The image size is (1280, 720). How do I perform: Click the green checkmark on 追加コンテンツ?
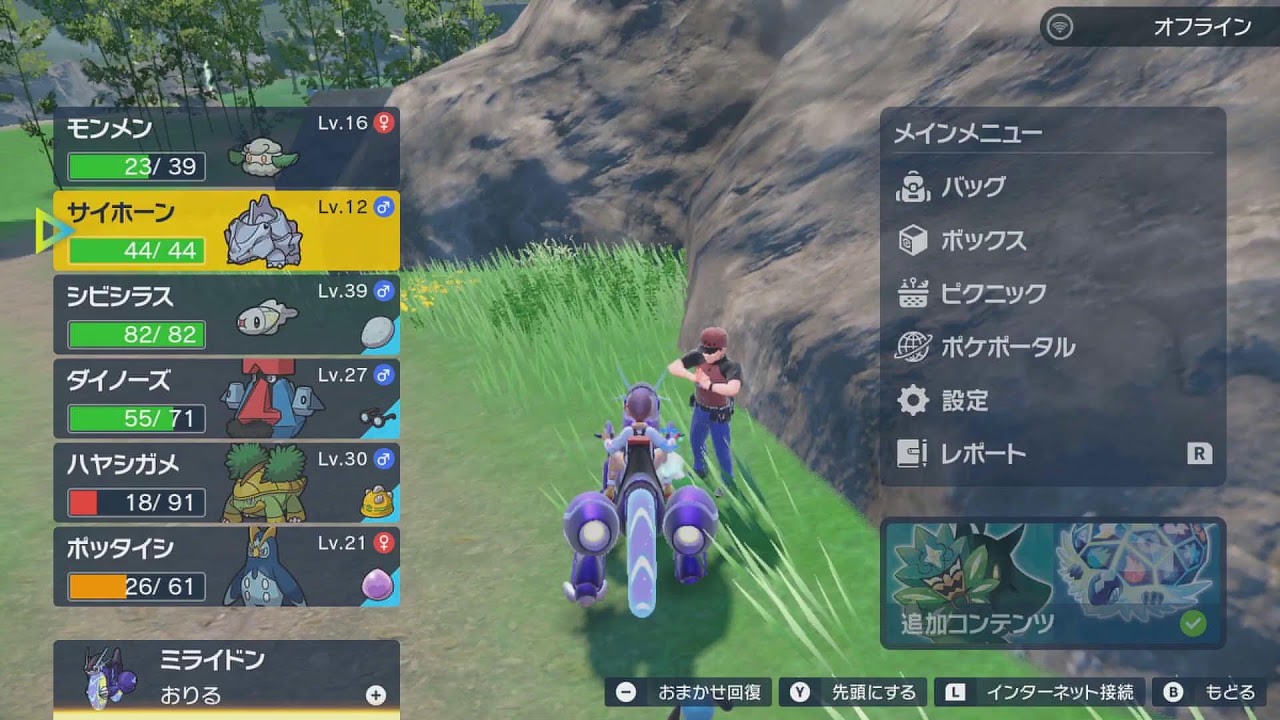click(x=1193, y=623)
